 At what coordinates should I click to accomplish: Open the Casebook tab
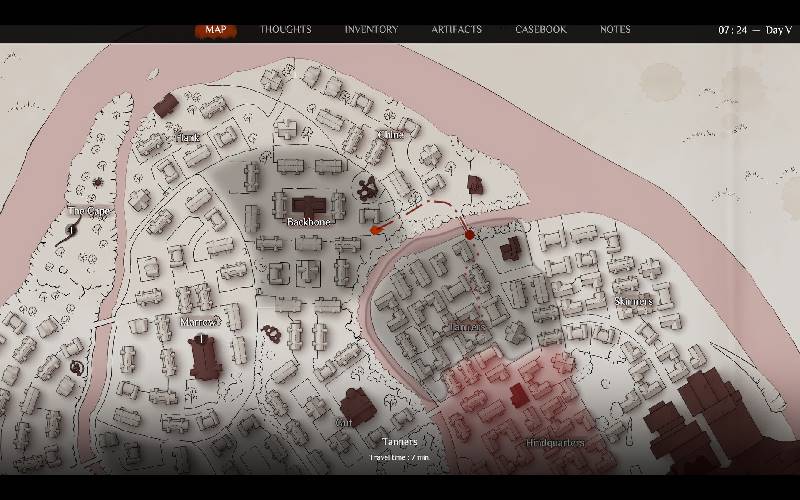click(x=541, y=29)
